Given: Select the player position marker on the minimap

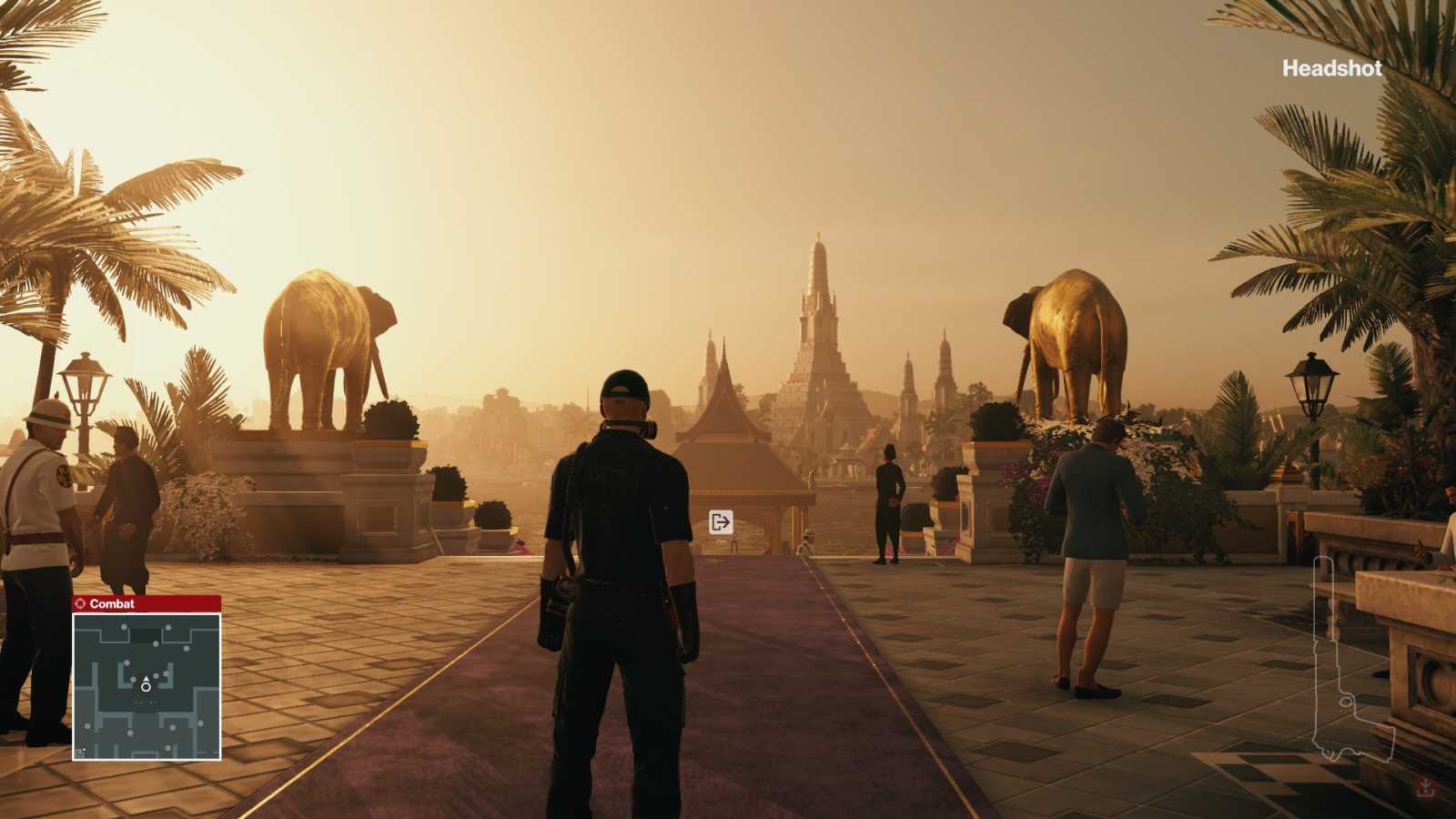Looking at the screenshot, I should 147,679.
